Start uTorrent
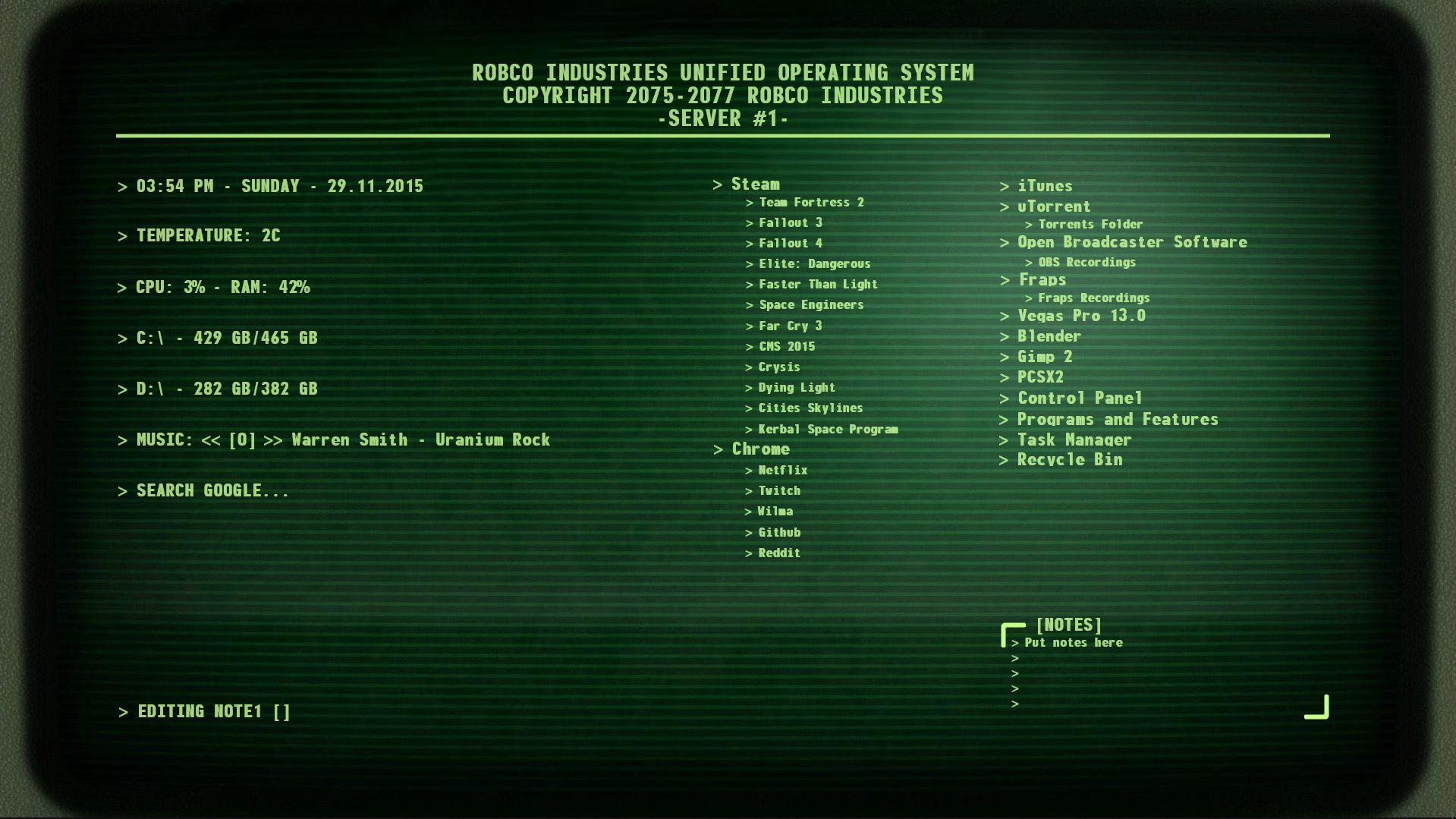Screen dimensions: 1456x819 pos(1053,206)
